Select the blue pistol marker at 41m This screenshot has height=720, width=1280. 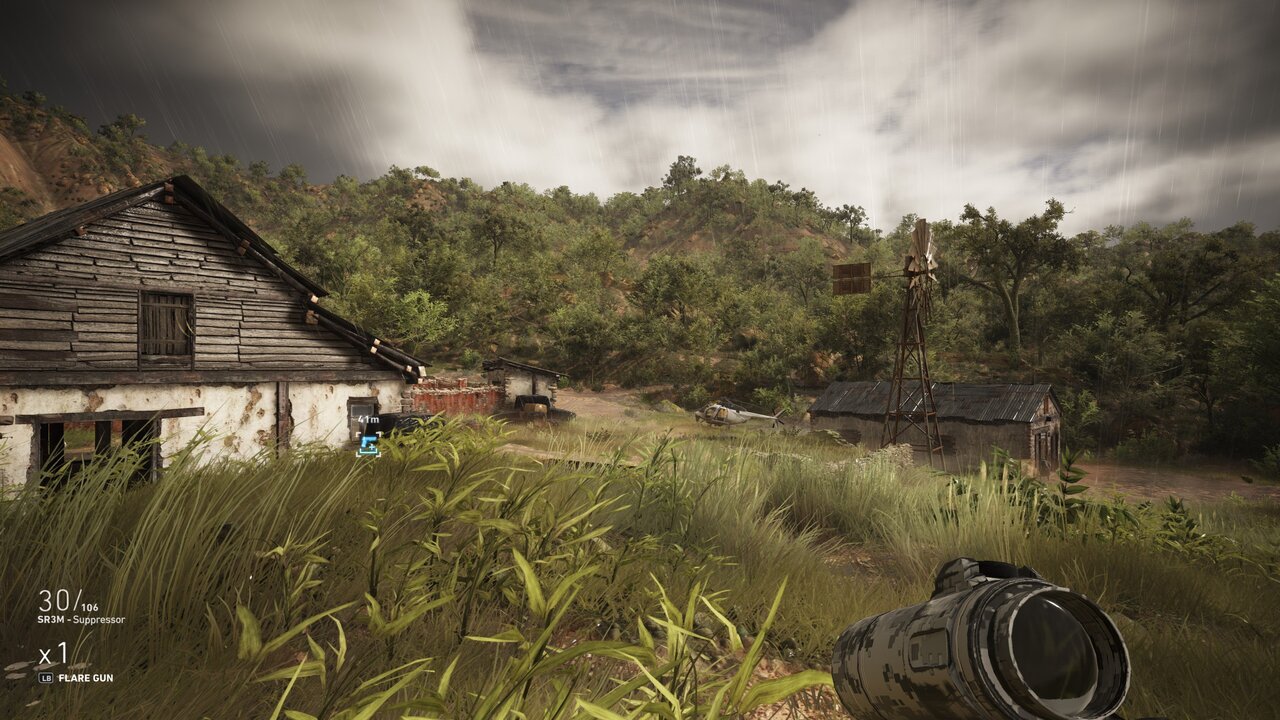point(368,445)
